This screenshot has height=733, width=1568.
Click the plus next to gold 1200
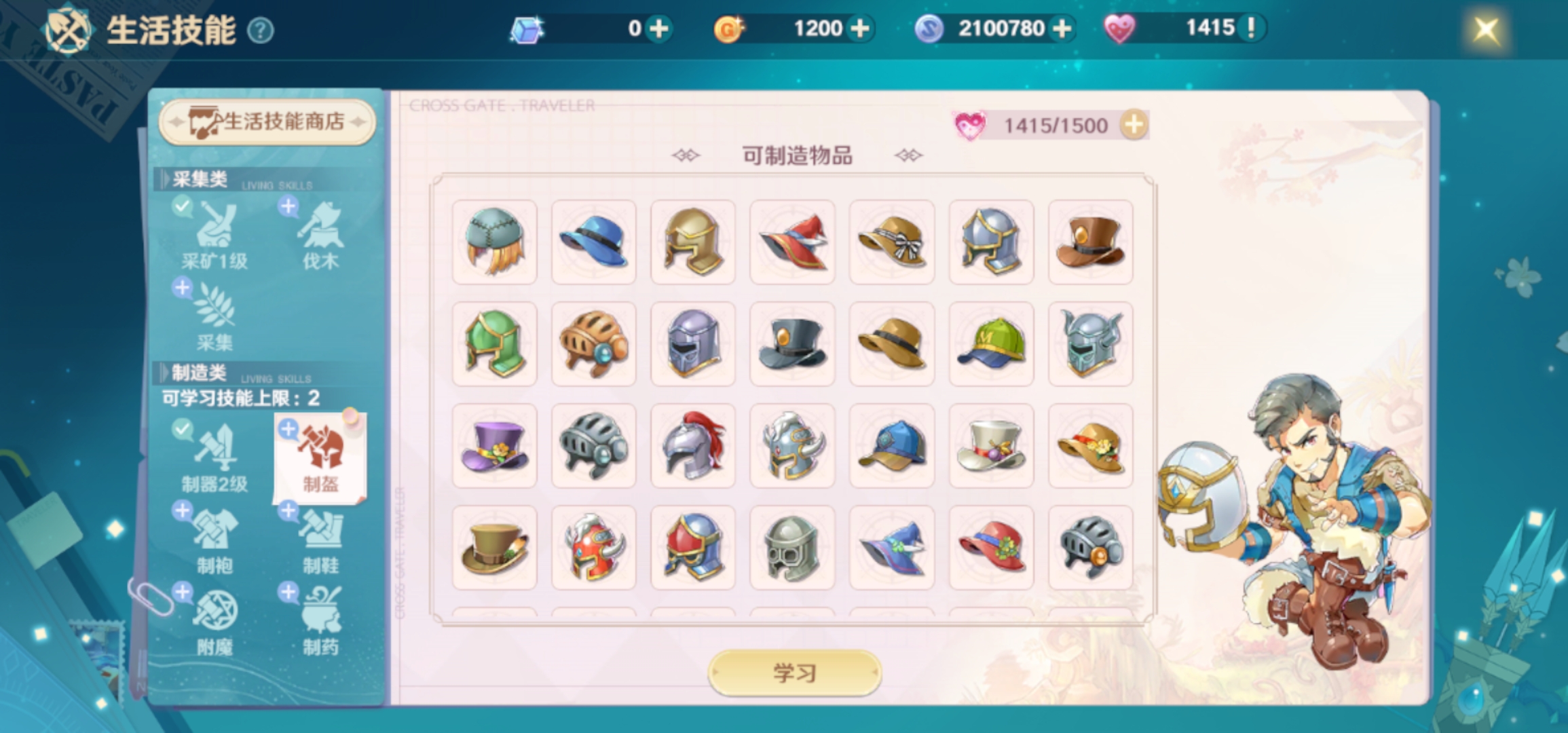[861, 28]
